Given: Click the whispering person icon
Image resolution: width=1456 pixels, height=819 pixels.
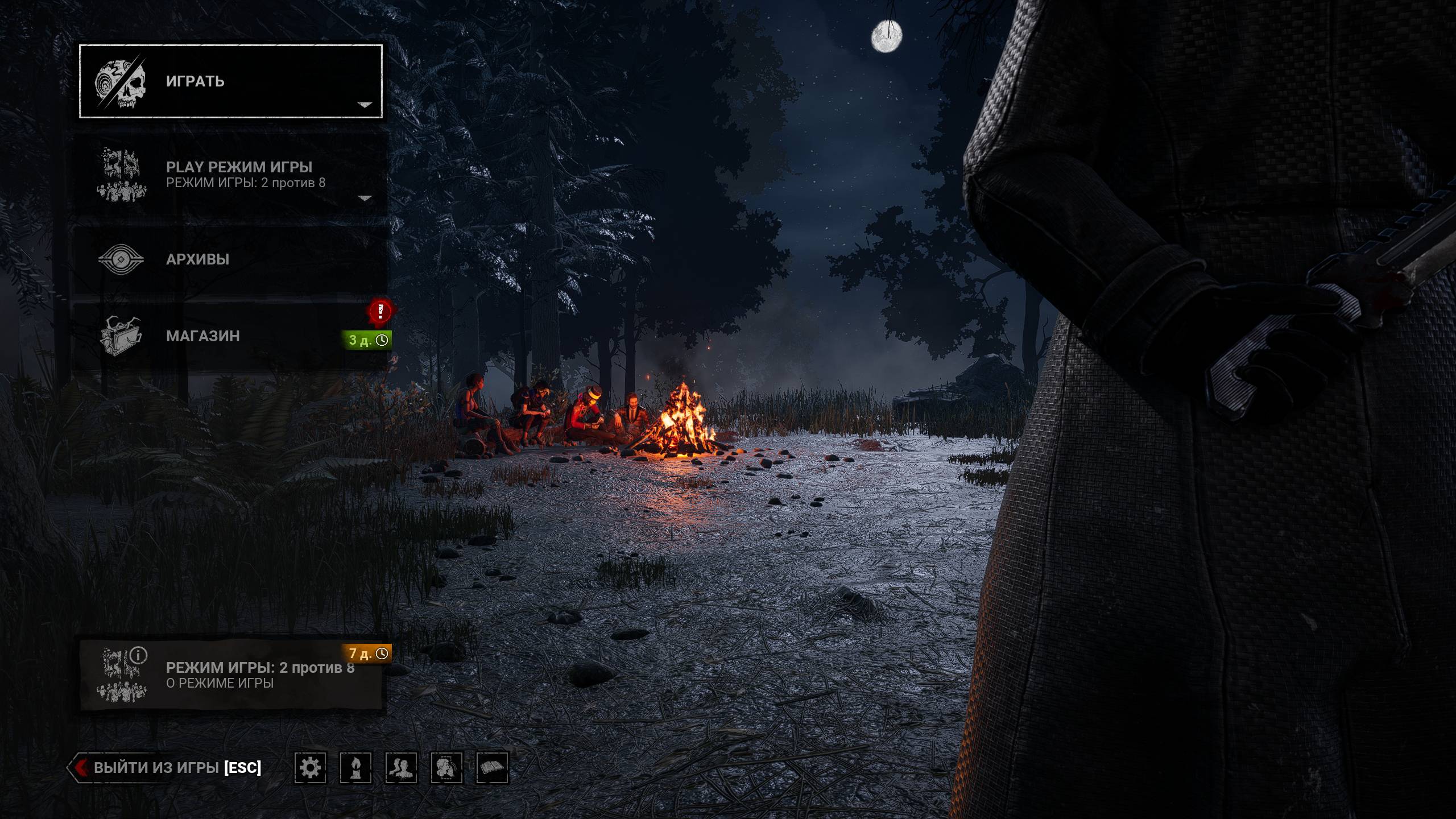Looking at the screenshot, I should [x=446, y=768].
